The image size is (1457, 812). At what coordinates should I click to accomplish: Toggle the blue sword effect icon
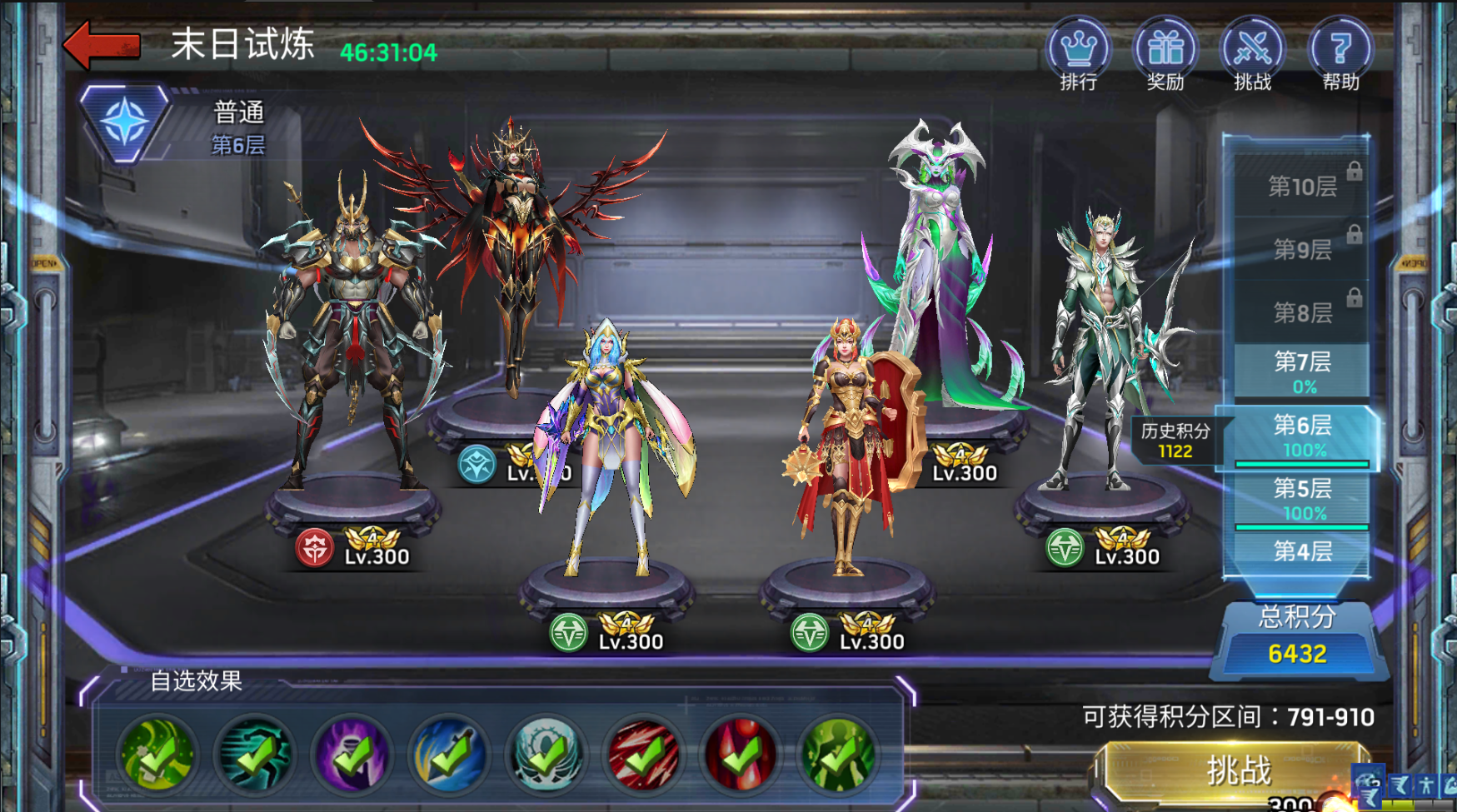point(450,755)
